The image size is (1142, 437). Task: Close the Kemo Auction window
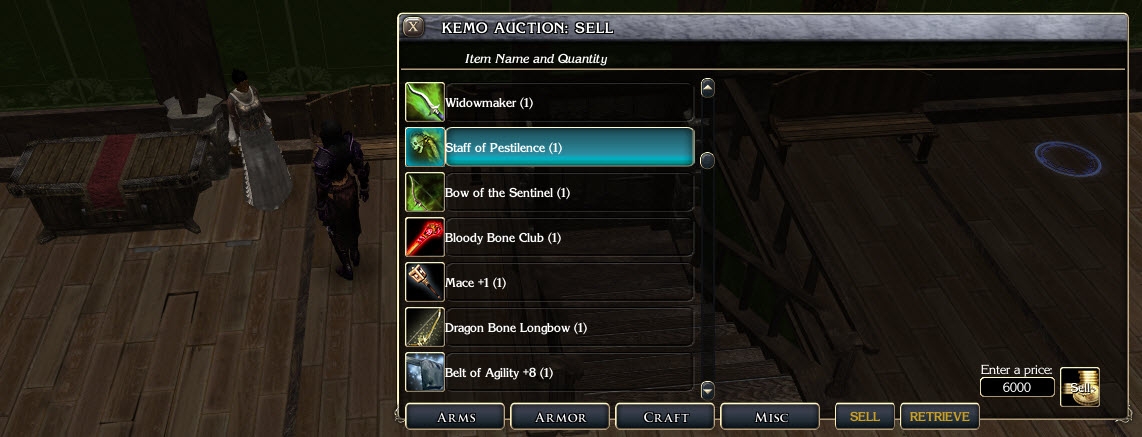pos(413,27)
